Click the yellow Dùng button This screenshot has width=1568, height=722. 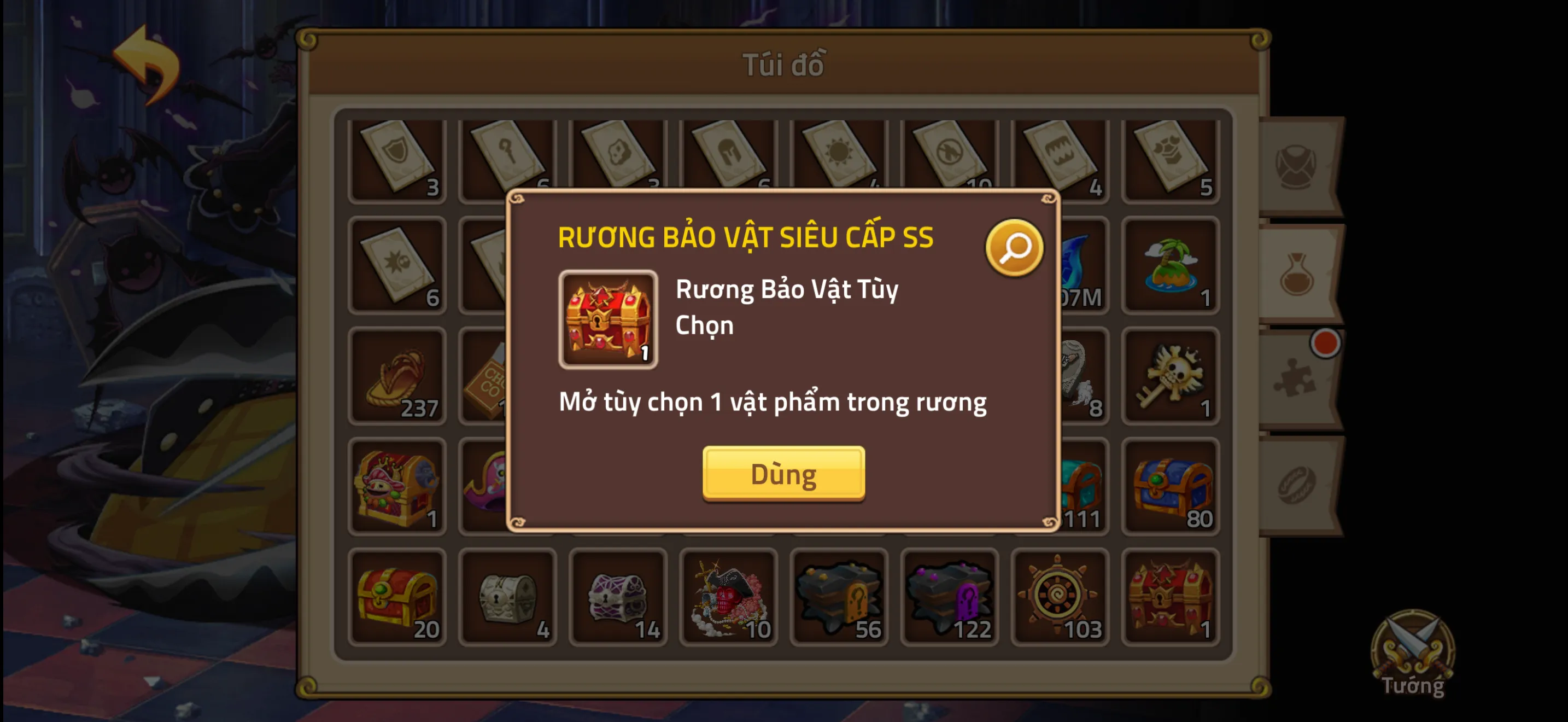[x=783, y=473]
